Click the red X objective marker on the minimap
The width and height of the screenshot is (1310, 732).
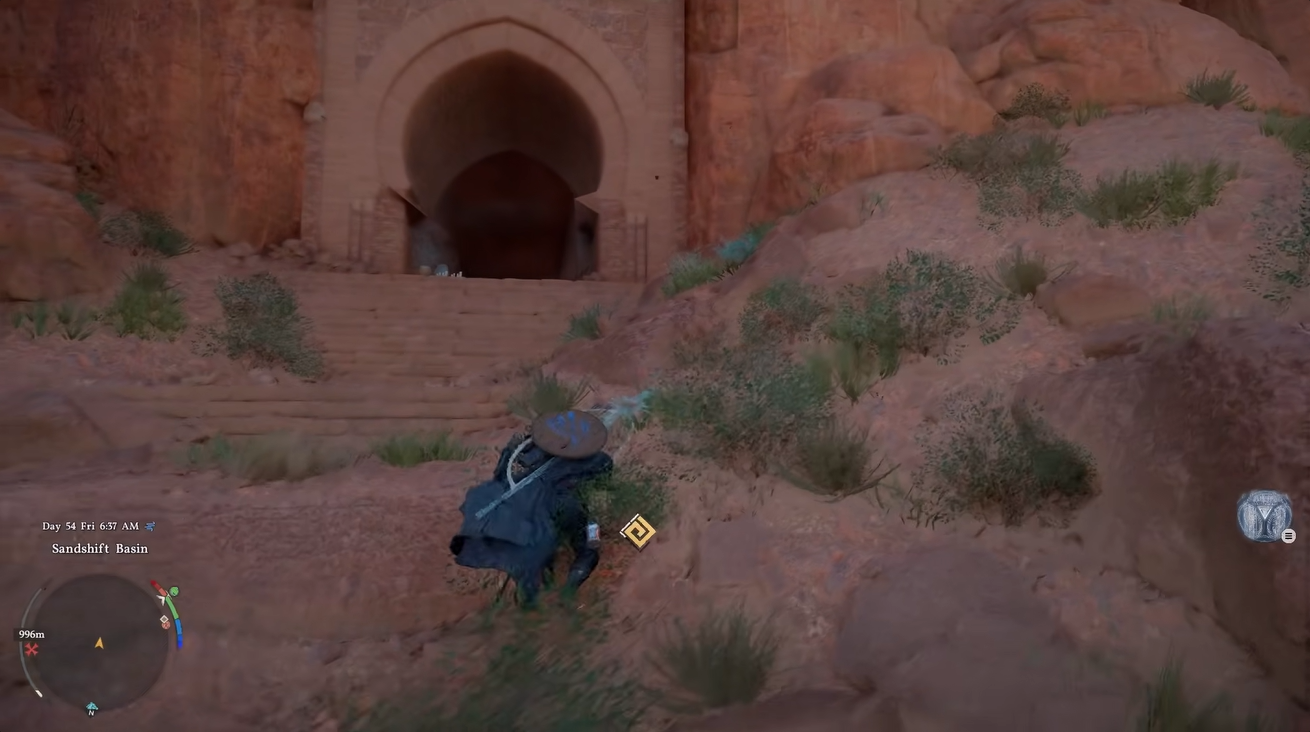[x=30, y=649]
